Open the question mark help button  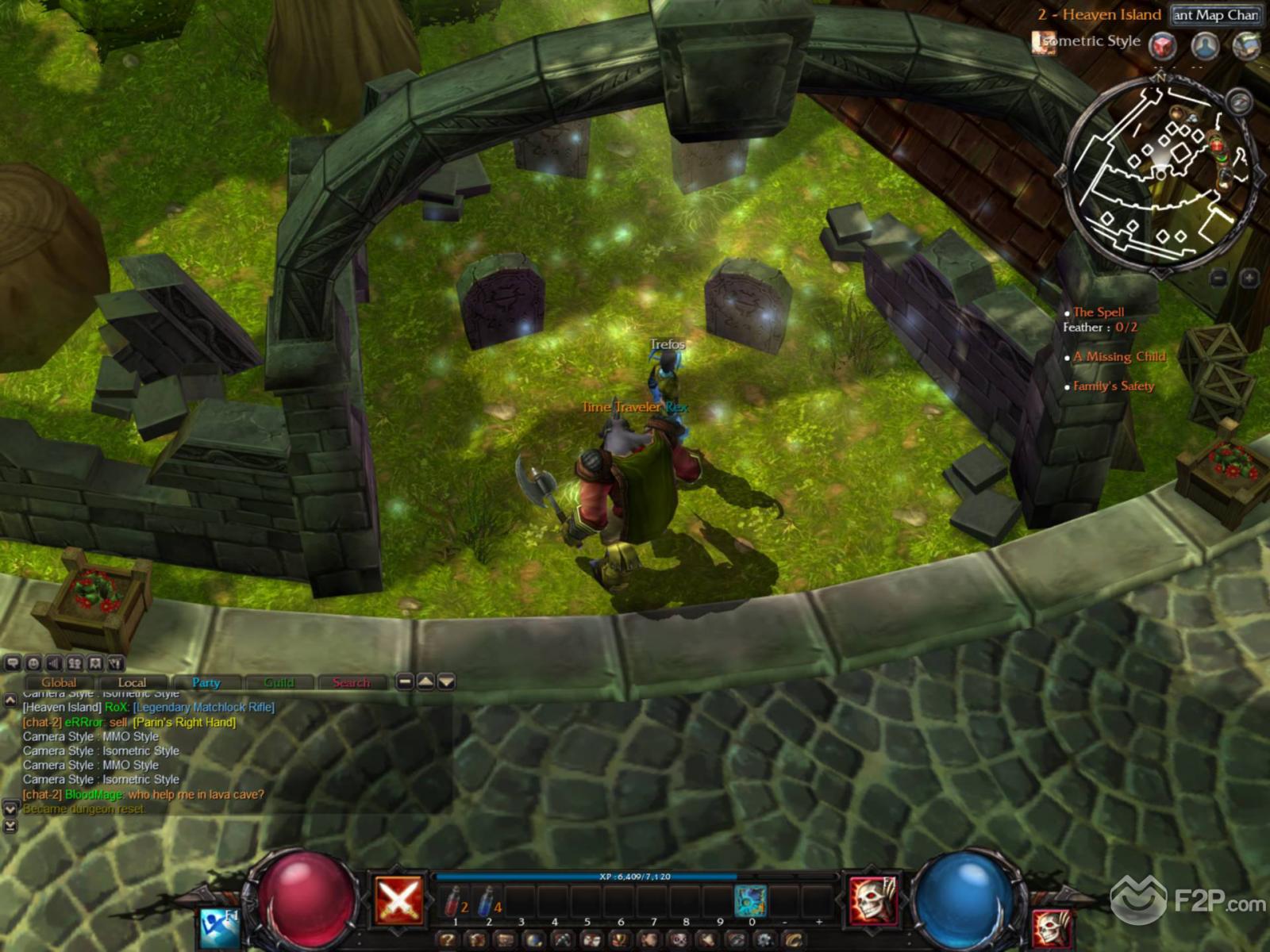pyautogui.click(x=448, y=940)
